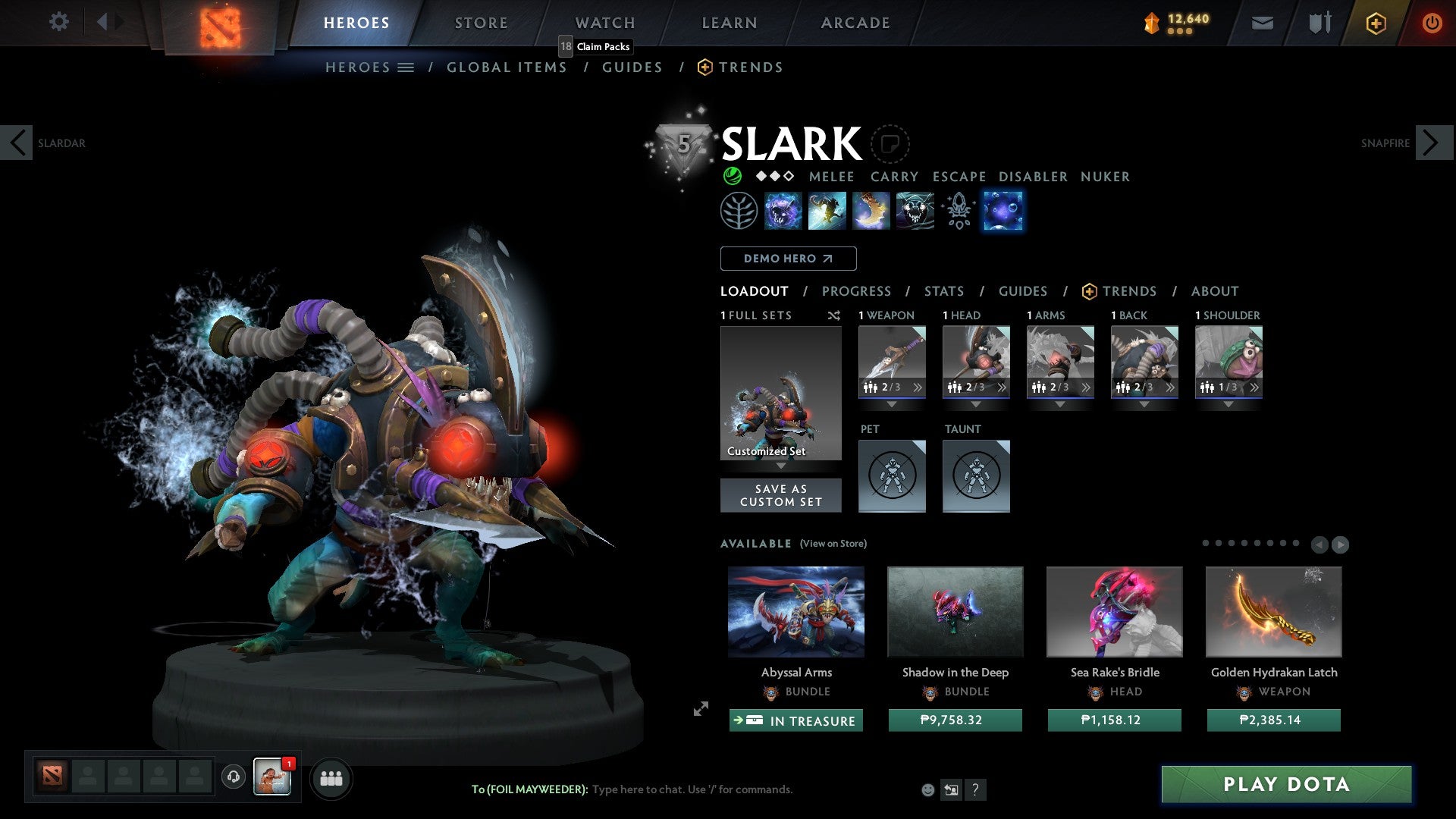
Task: Open the Shadow Dance ultimate ability icon
Action: [915, 211]
